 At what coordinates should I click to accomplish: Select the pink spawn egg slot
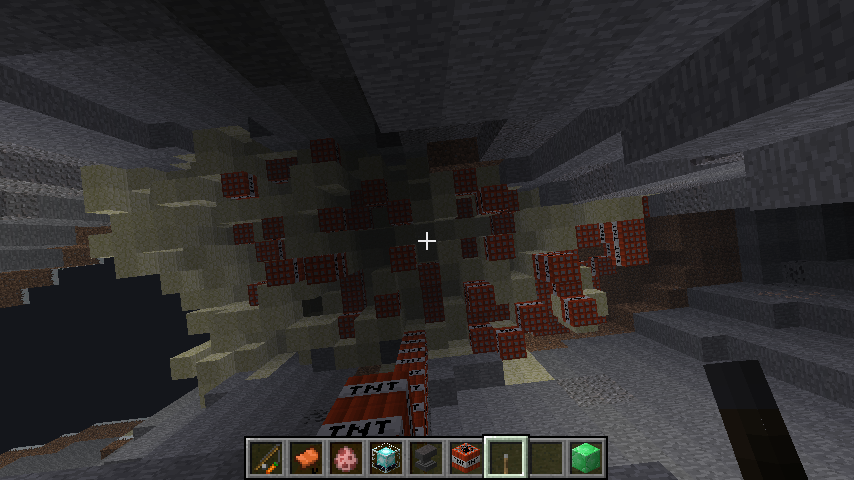click(345, 458)
